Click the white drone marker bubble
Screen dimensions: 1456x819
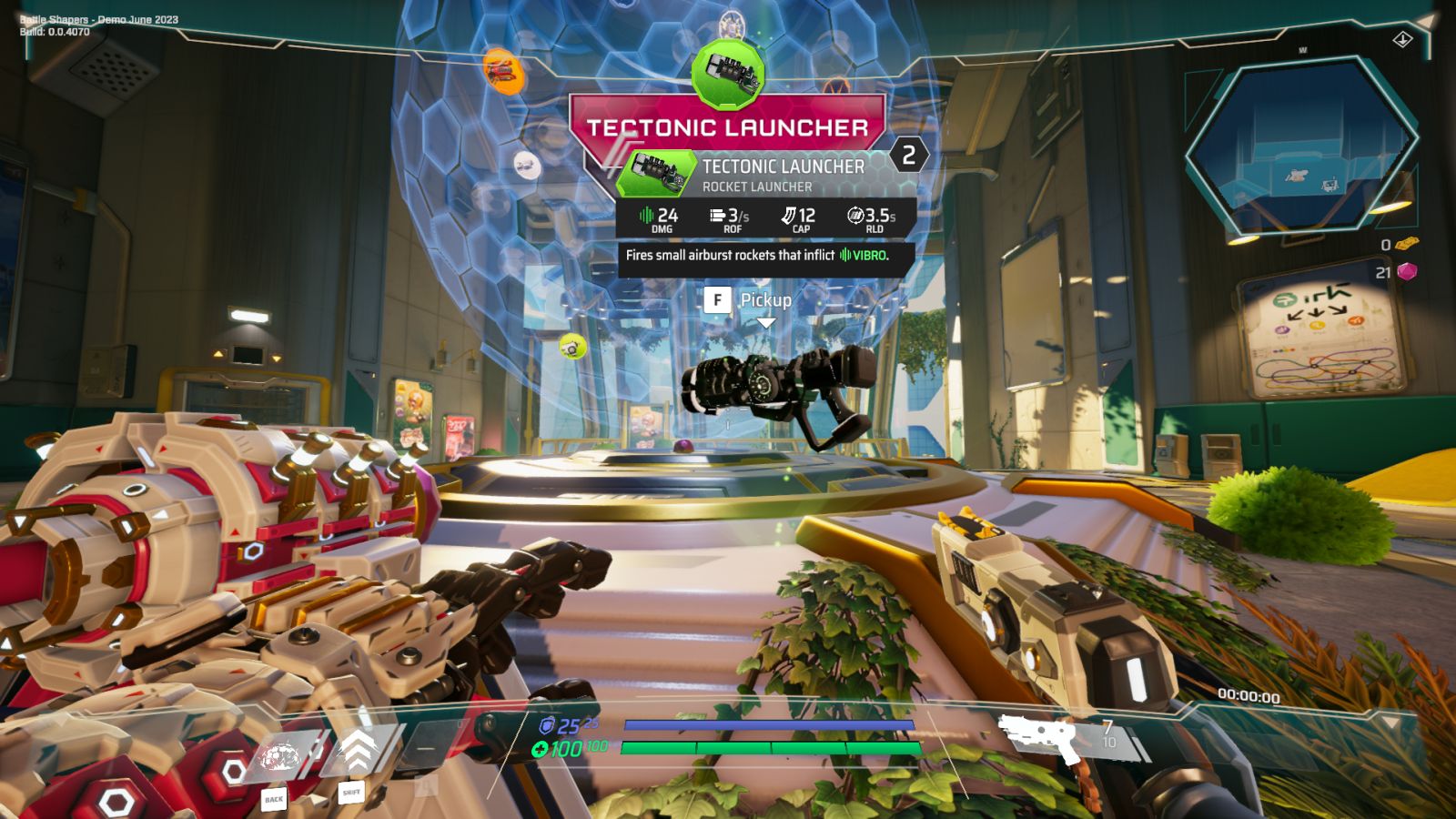click(527, 165)
